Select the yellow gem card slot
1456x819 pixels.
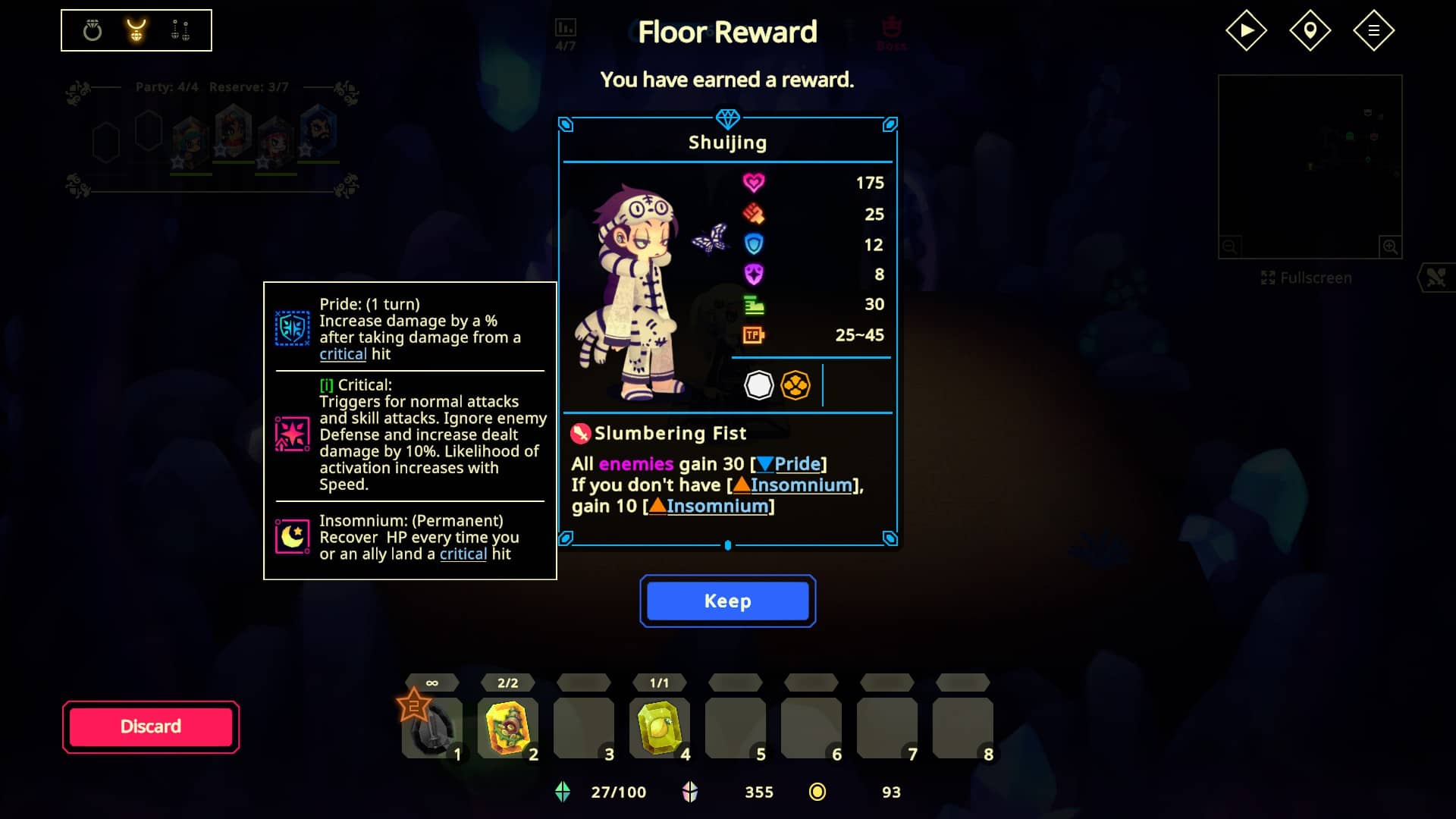659,728
